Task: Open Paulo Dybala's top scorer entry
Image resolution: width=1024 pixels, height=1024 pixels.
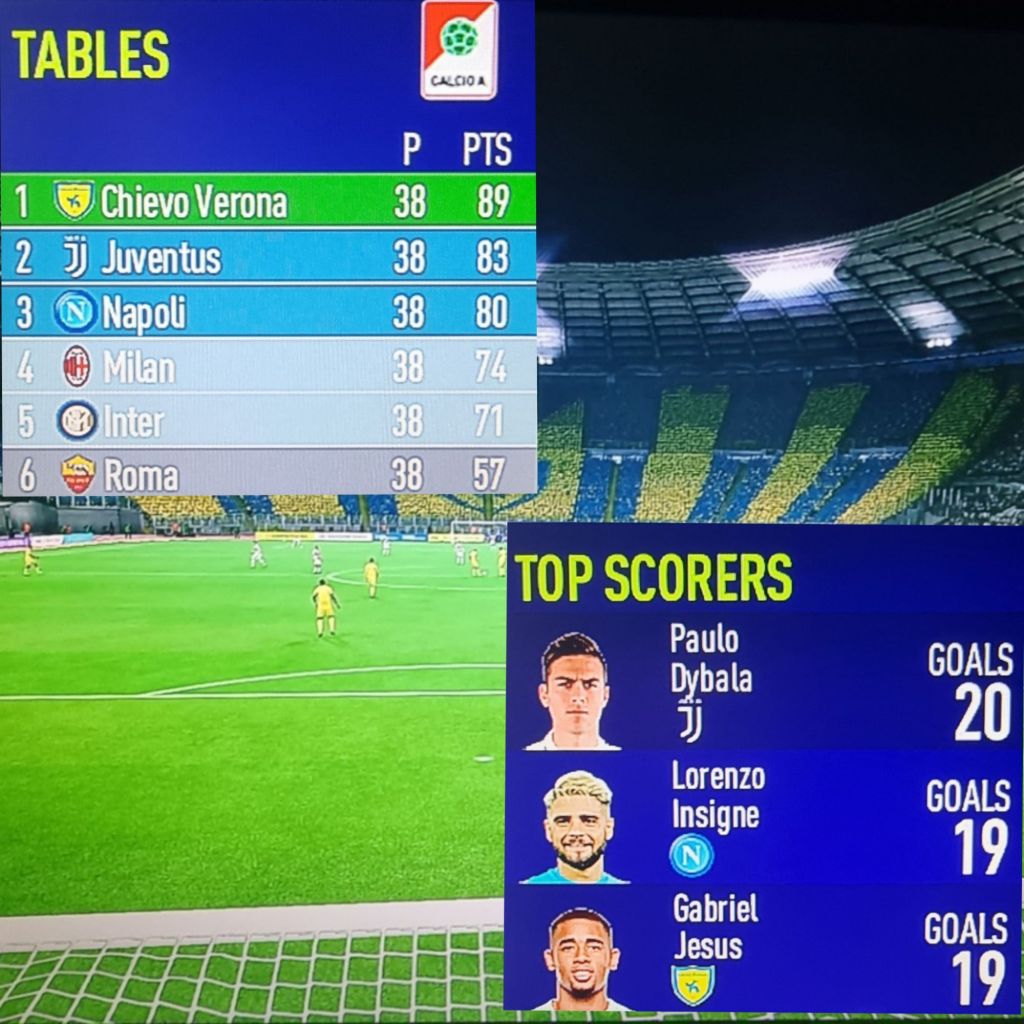Action: click(763, 683)
